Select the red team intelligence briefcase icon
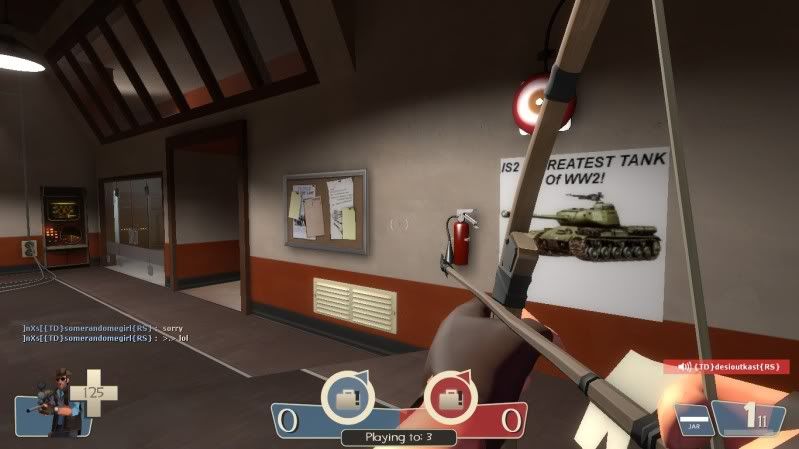Image resolution: width=799 pixels, height=449 pixels. 447,399
